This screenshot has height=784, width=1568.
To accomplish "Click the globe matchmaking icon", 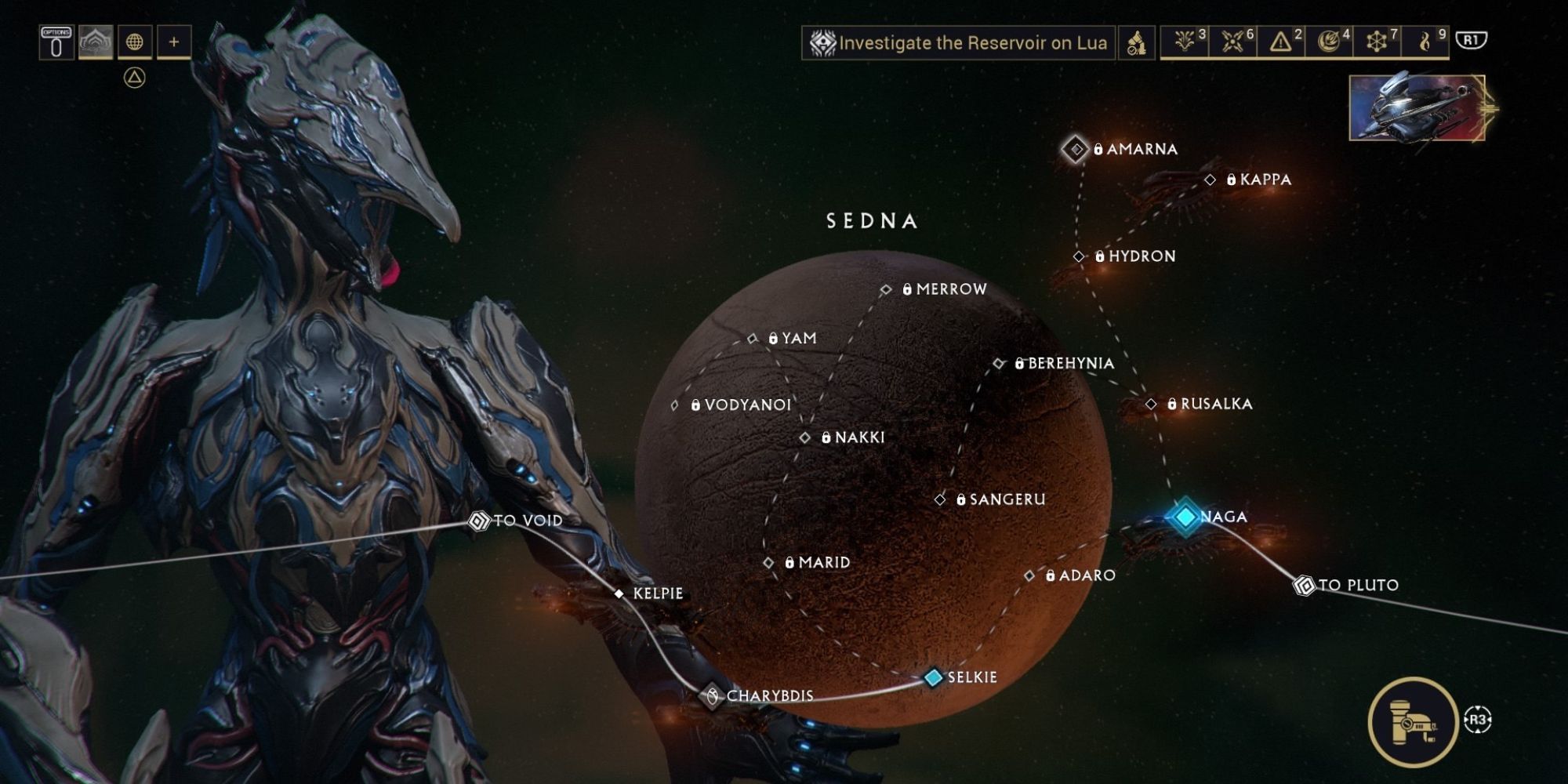I will point(135,42).
